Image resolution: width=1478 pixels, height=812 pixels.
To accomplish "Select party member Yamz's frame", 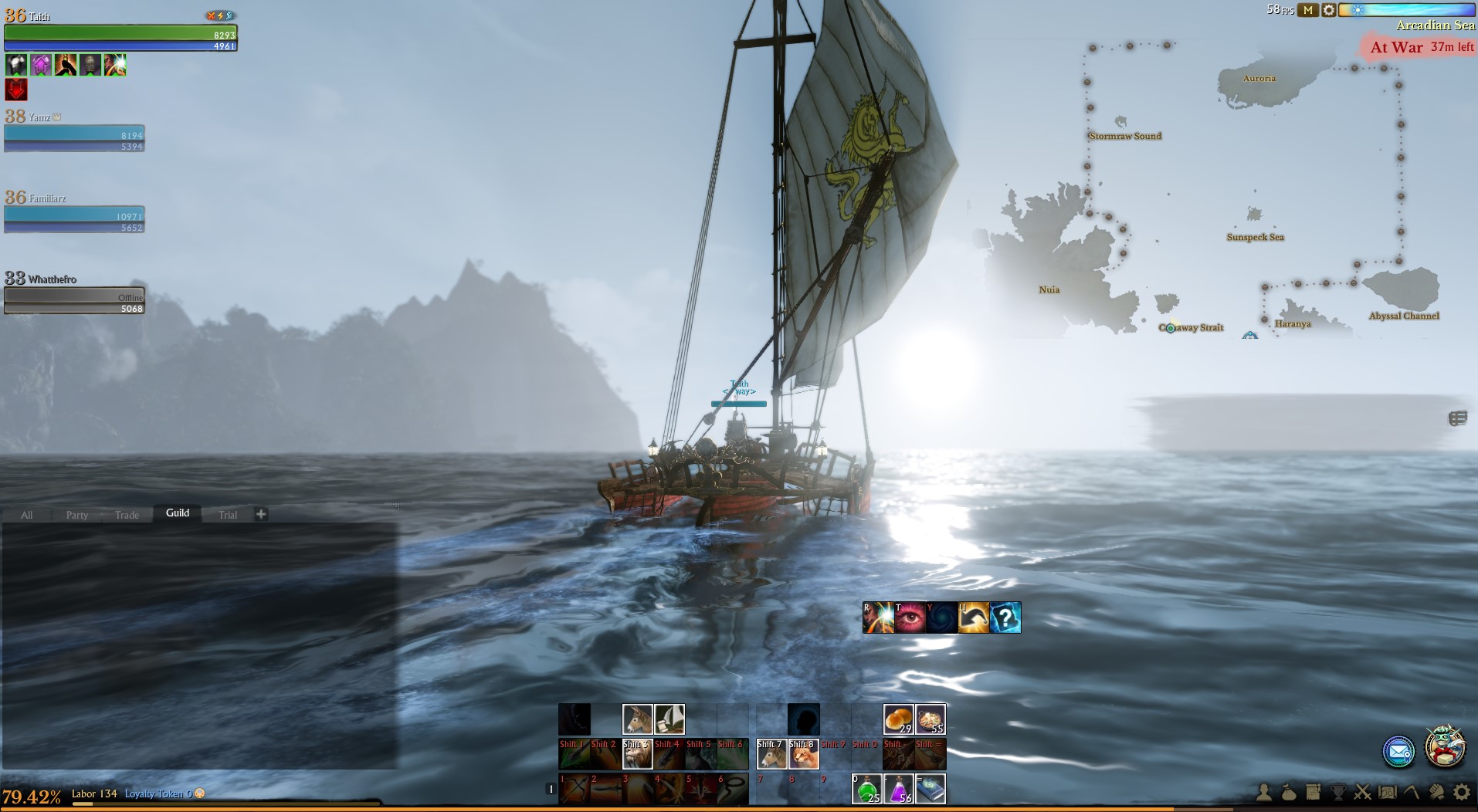I will click(x=74, y=137).
